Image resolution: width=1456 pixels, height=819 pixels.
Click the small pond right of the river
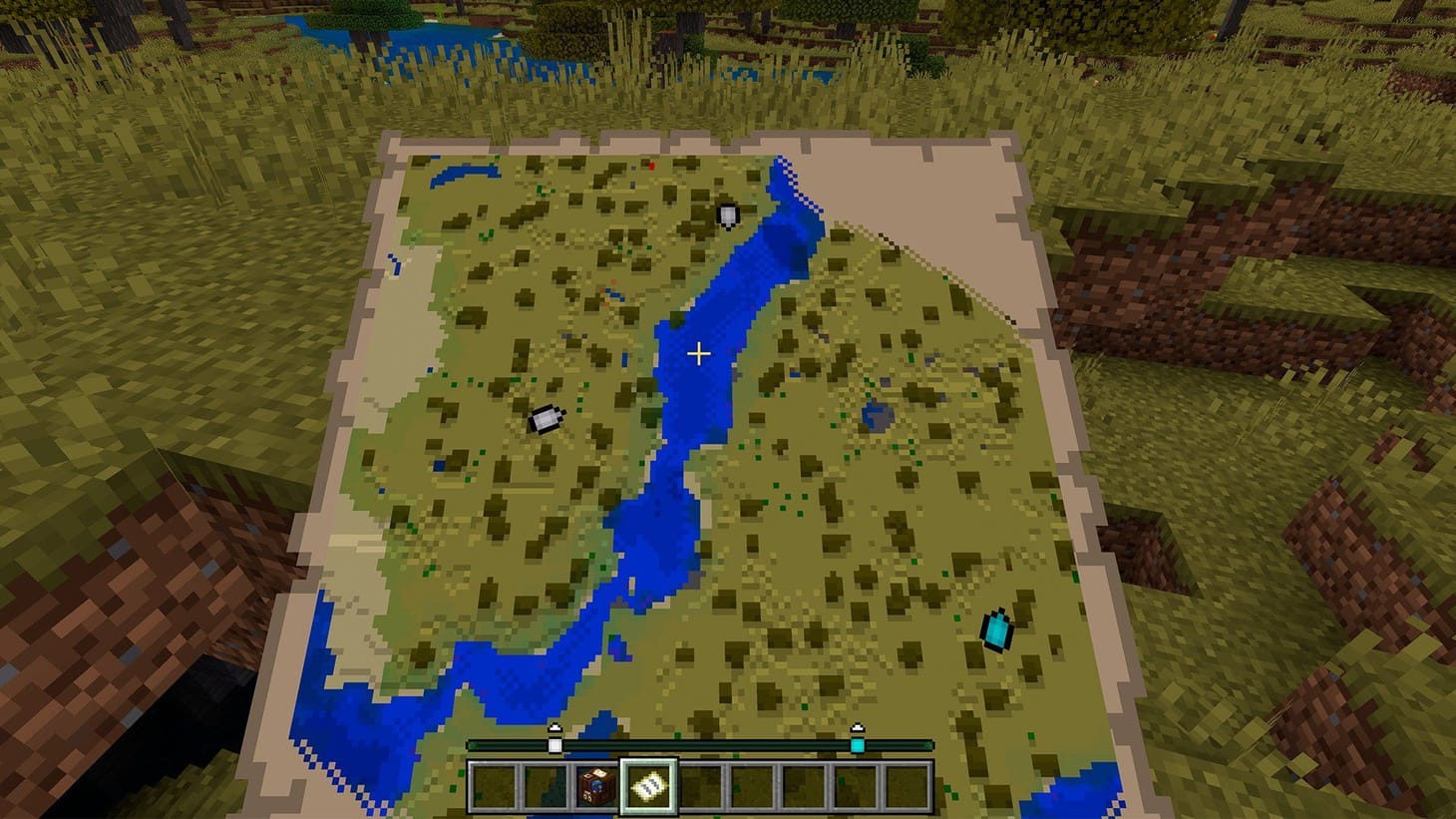tap(876, 414)
